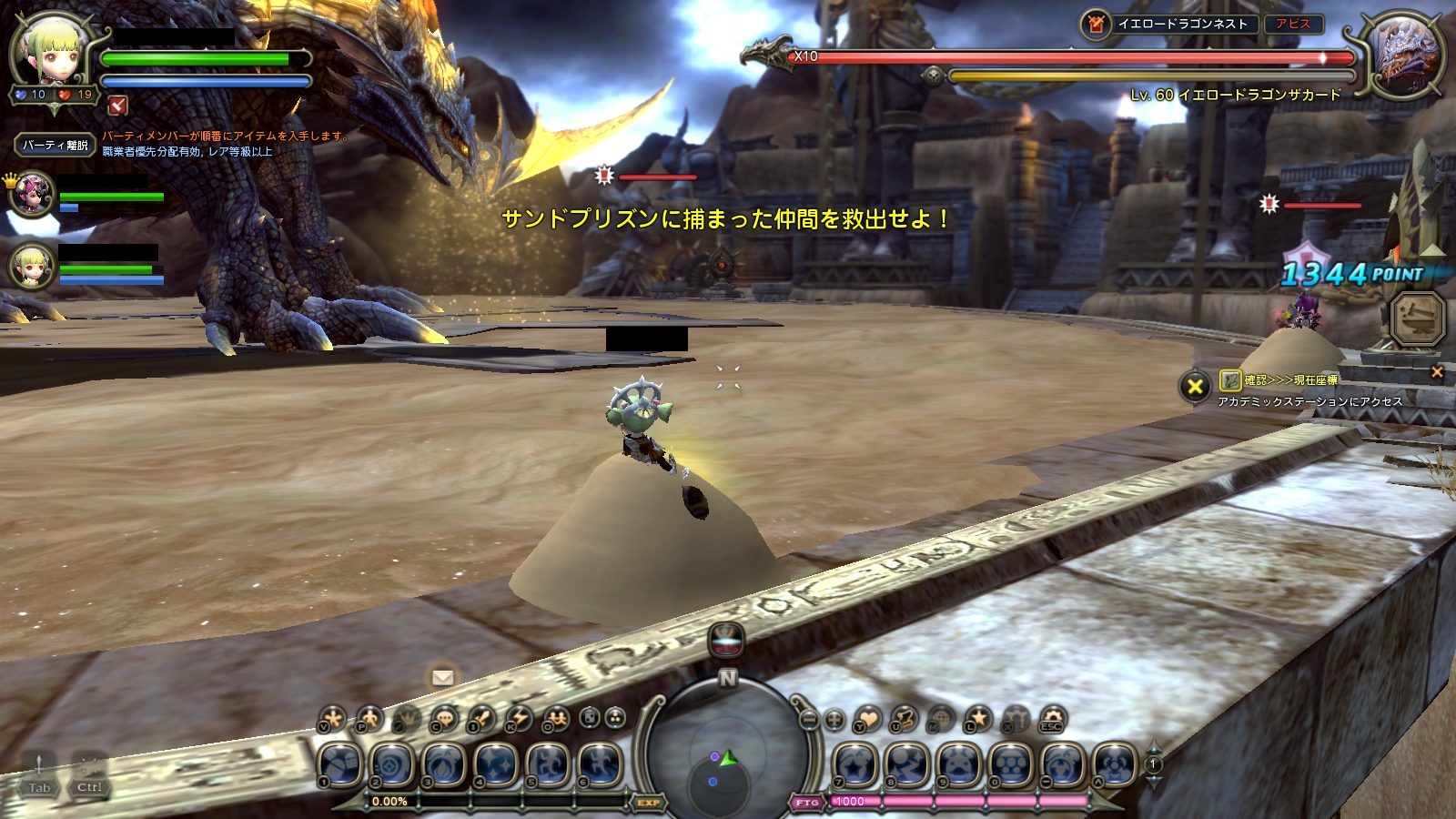Open the heart social menu icon
Viewport: 1456px width, 819px height.
(868, 720)
